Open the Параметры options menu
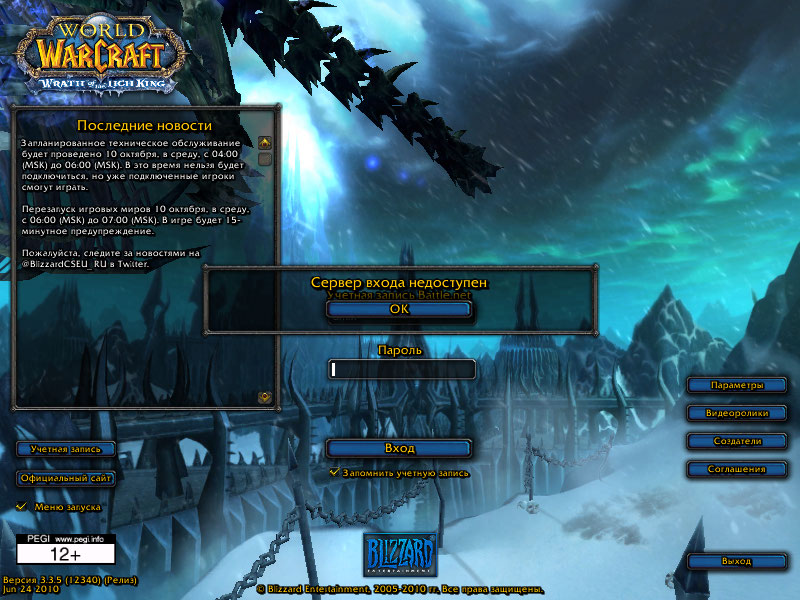 736,385
